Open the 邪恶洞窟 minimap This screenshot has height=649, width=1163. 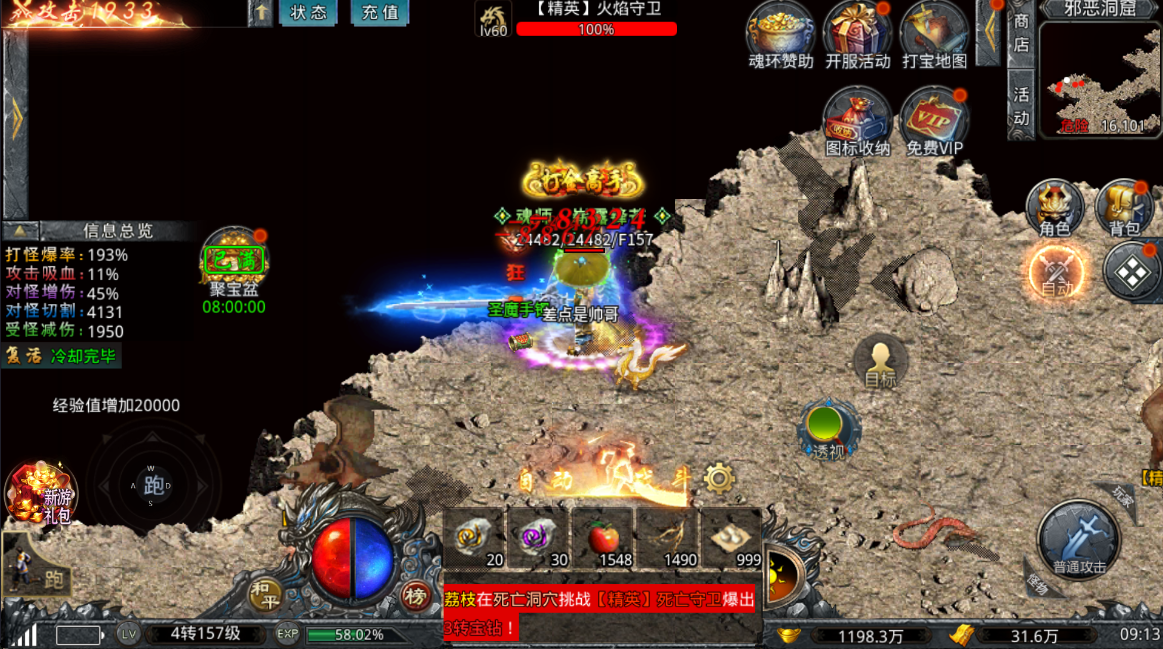pos(1098,78)
